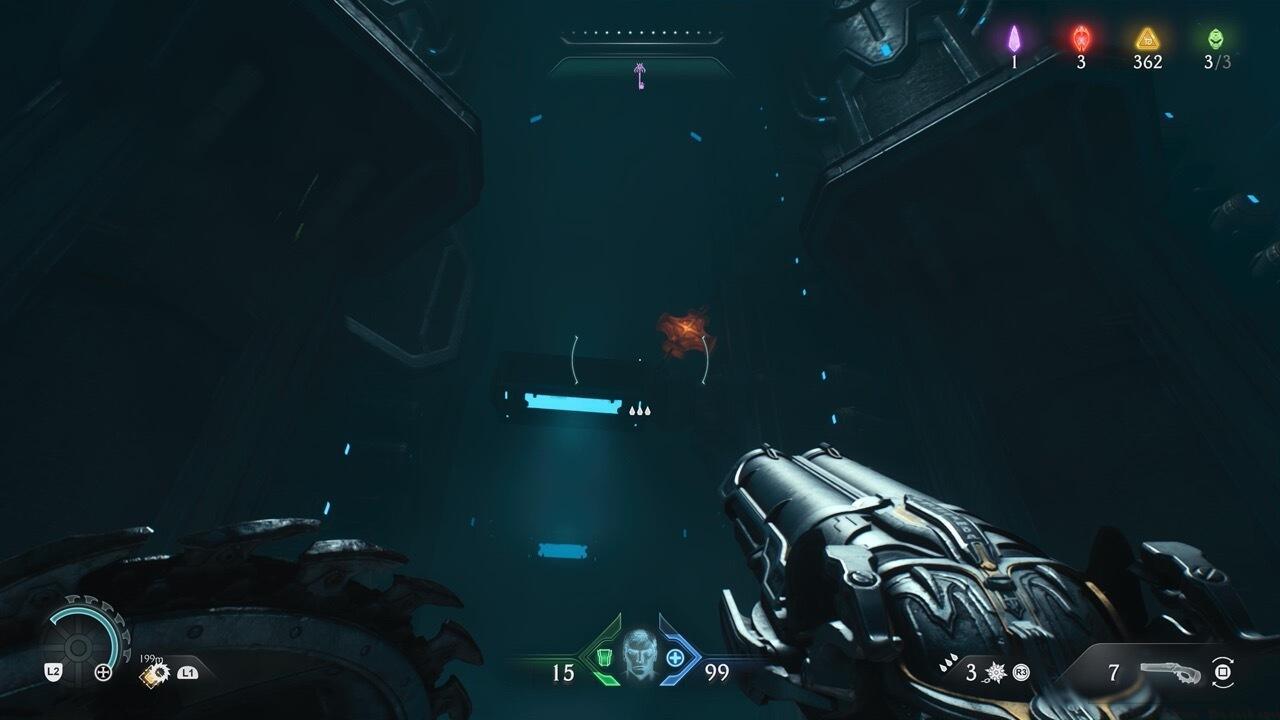The width and height of the screenshot is (1280, 720).
Task: Click the blue health cross icon
Action: pyautogui.click(x=675, y=658)
